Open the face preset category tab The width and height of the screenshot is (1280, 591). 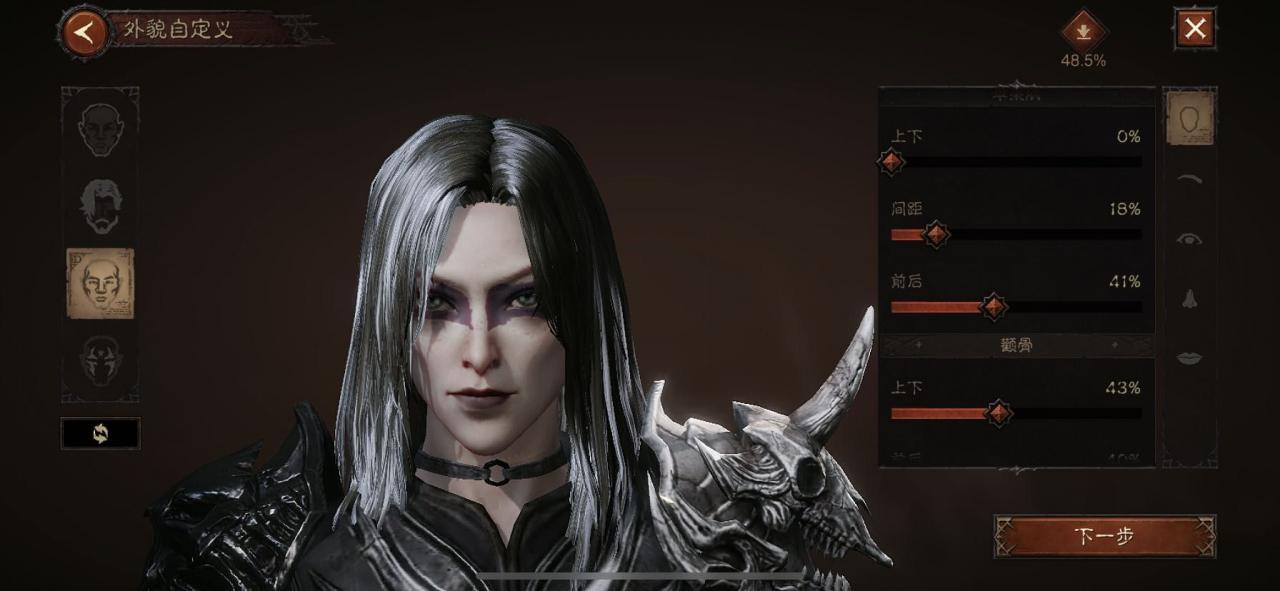(100, 130)
